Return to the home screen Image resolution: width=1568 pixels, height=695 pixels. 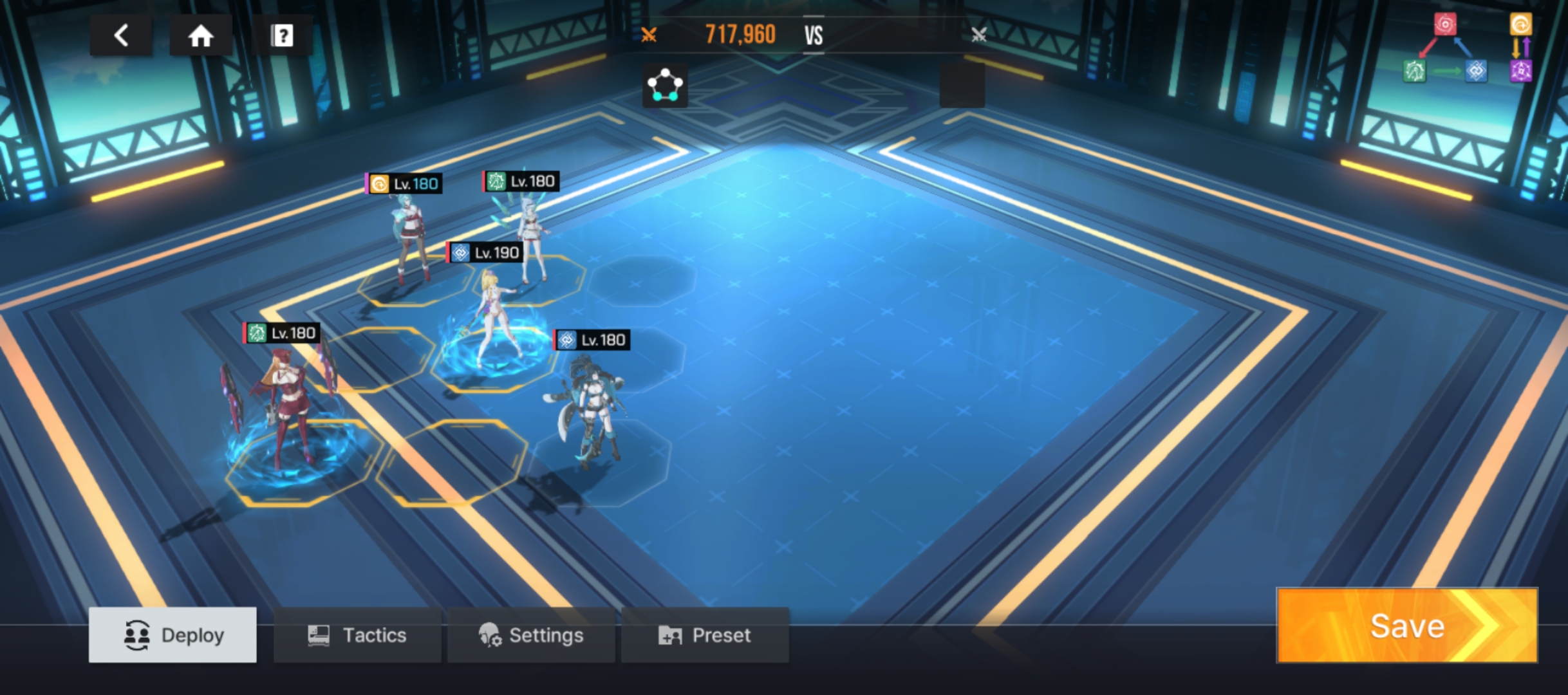point(200,35)
